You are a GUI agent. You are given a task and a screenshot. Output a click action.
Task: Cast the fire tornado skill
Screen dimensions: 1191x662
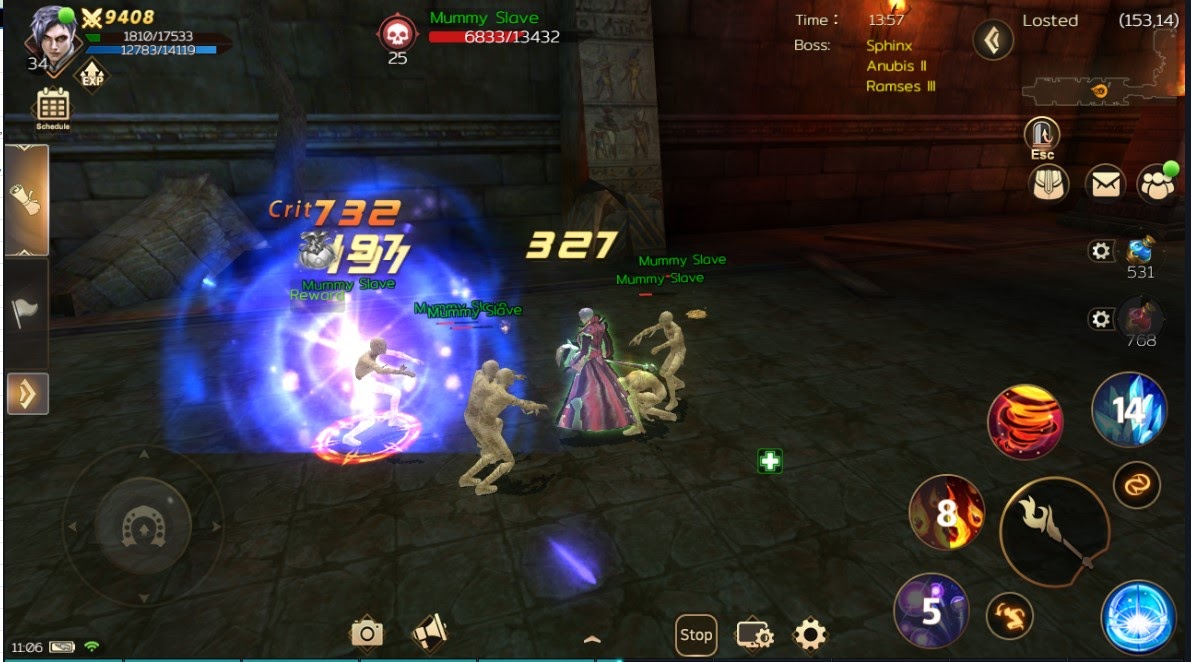point(1024,422)
